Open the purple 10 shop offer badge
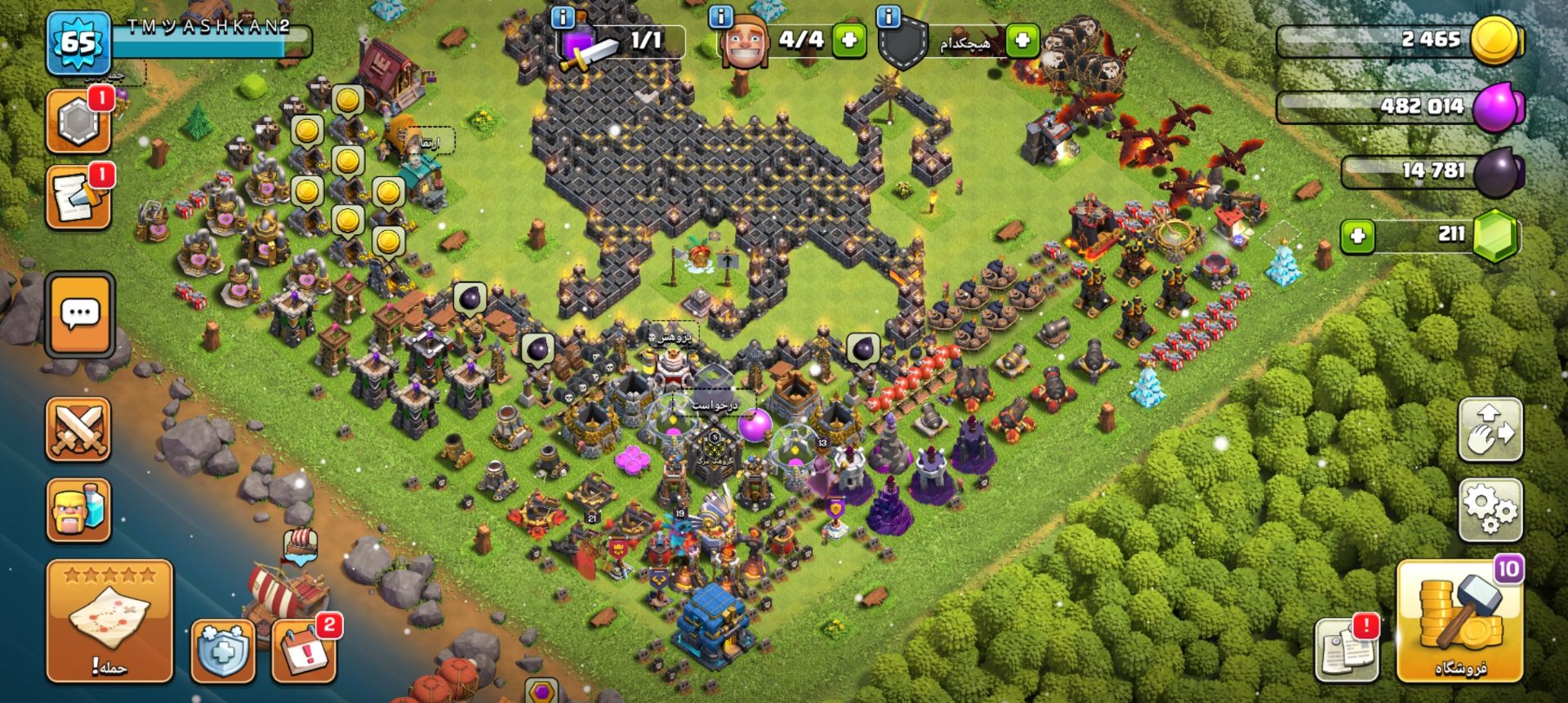Screen dimensions: 1568x703 pos(1508,569)
